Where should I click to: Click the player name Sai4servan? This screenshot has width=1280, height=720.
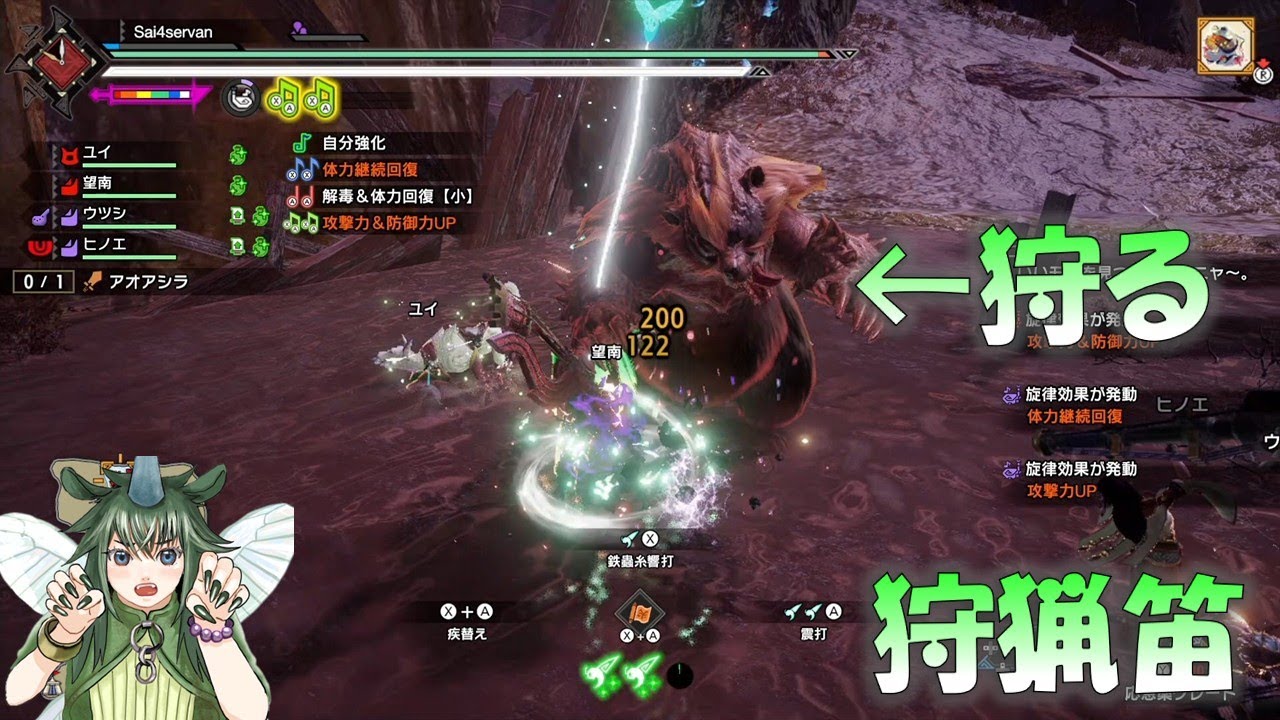[x=173, y=32]
